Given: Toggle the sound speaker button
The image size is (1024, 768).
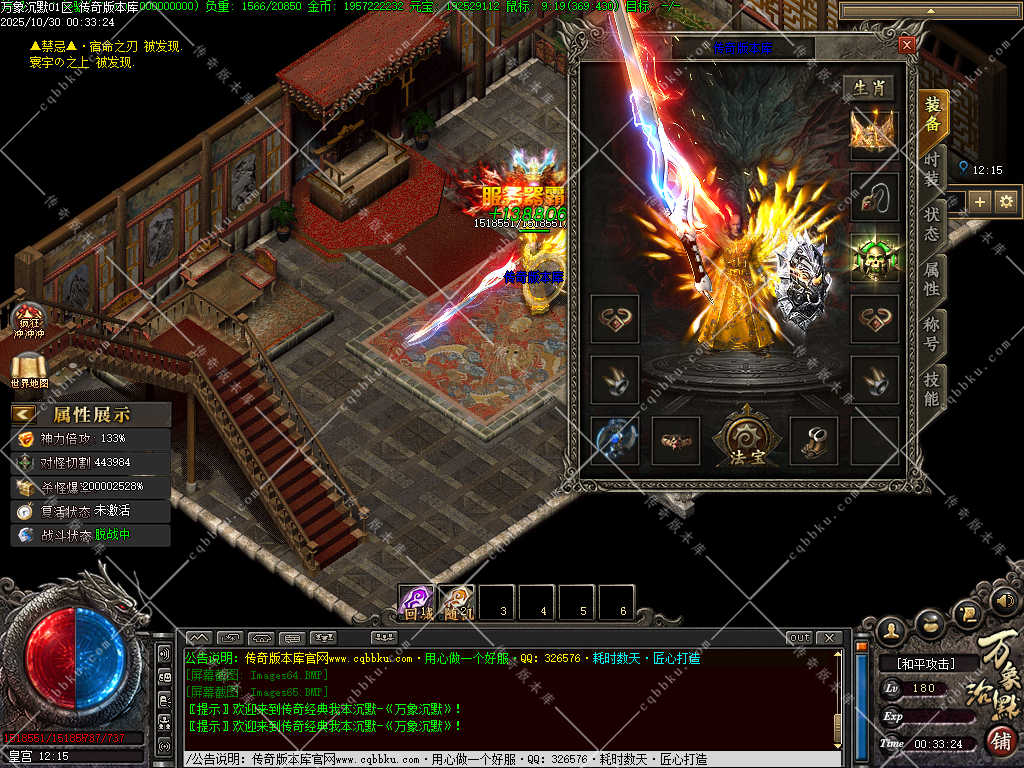Looking at the screenshot, I should [1004, 600].
